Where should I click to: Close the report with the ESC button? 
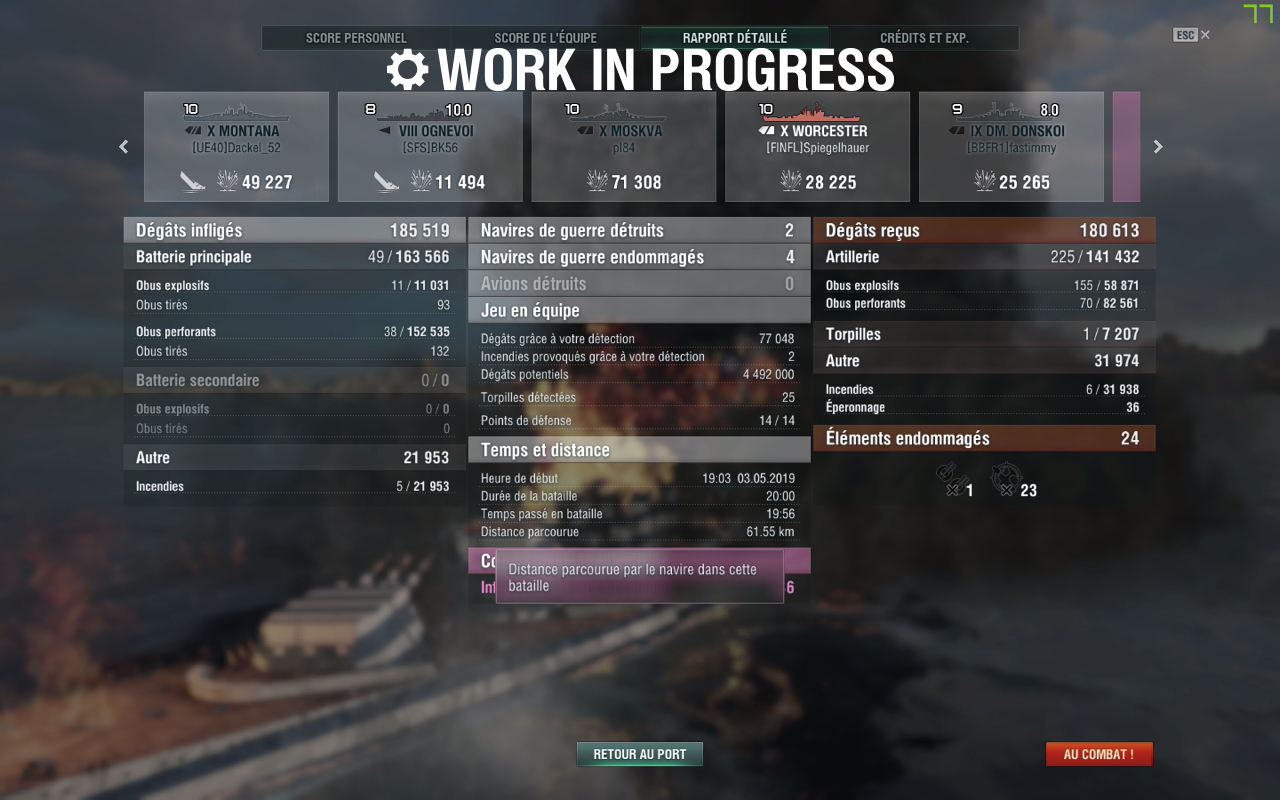[x=1190, y=35]
